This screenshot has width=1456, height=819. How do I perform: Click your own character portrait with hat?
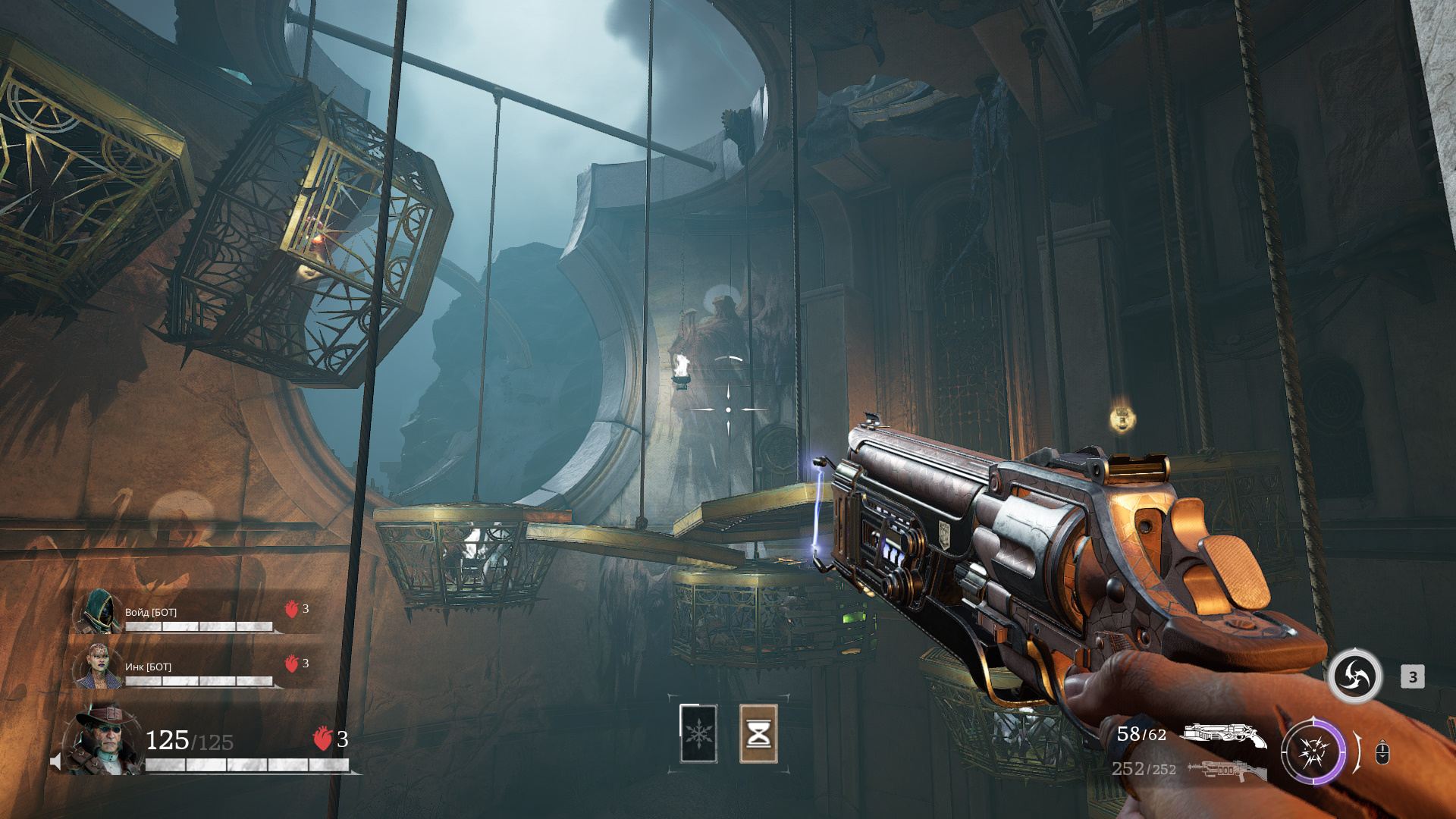tap(105, 739)
